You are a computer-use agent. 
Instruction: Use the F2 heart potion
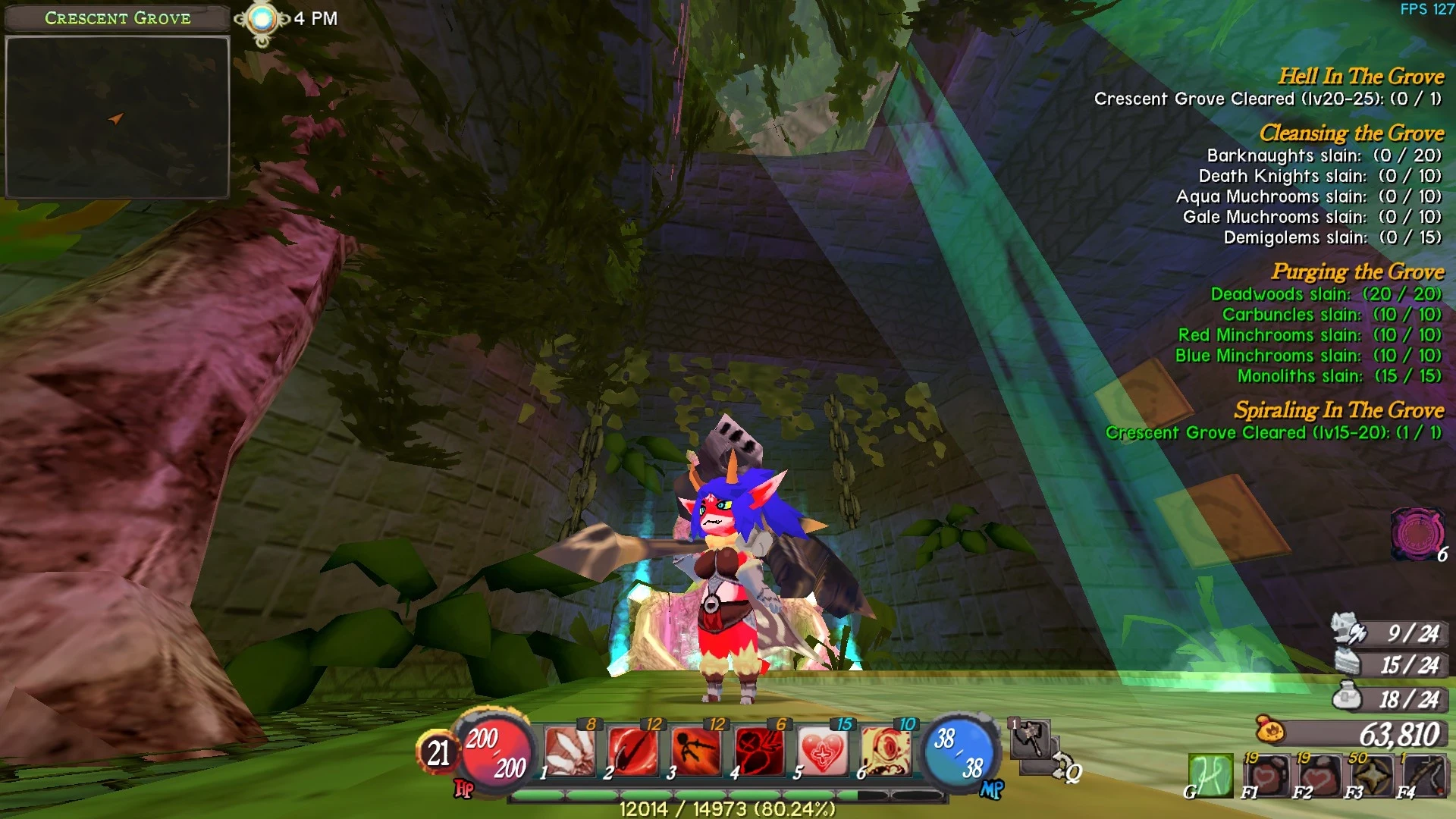point(1320,775)
